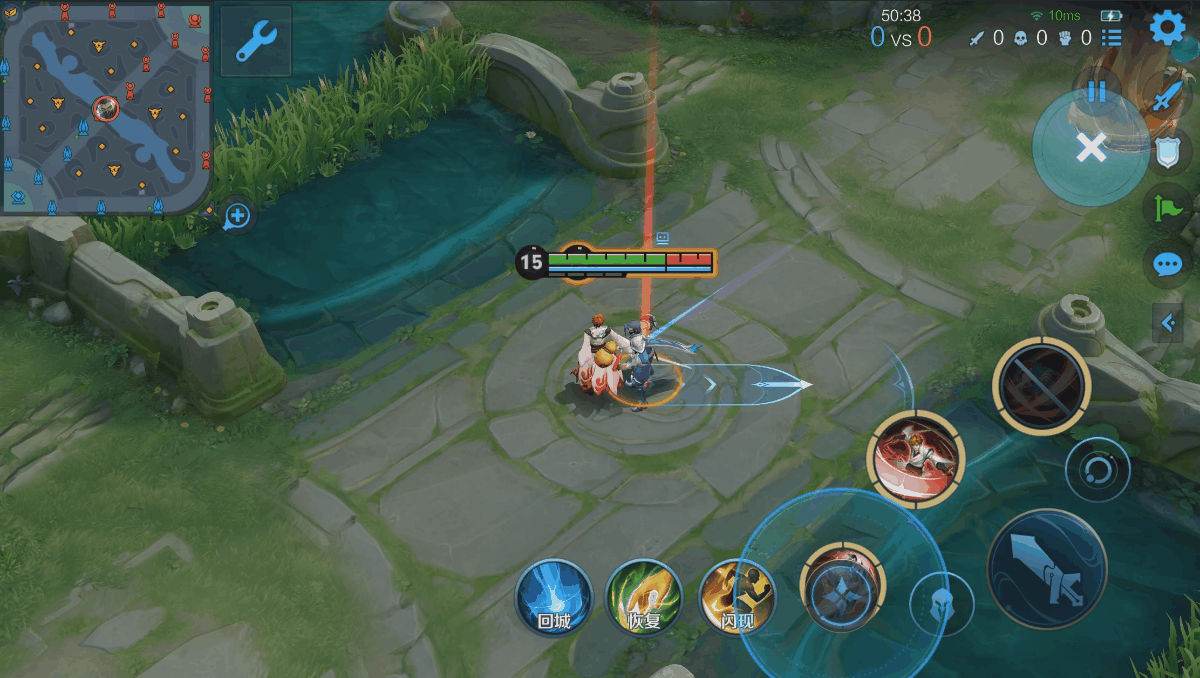Screen dimensions: 1200x678
Task: Select the blue sword attack signal
Action: (1167, 98)
